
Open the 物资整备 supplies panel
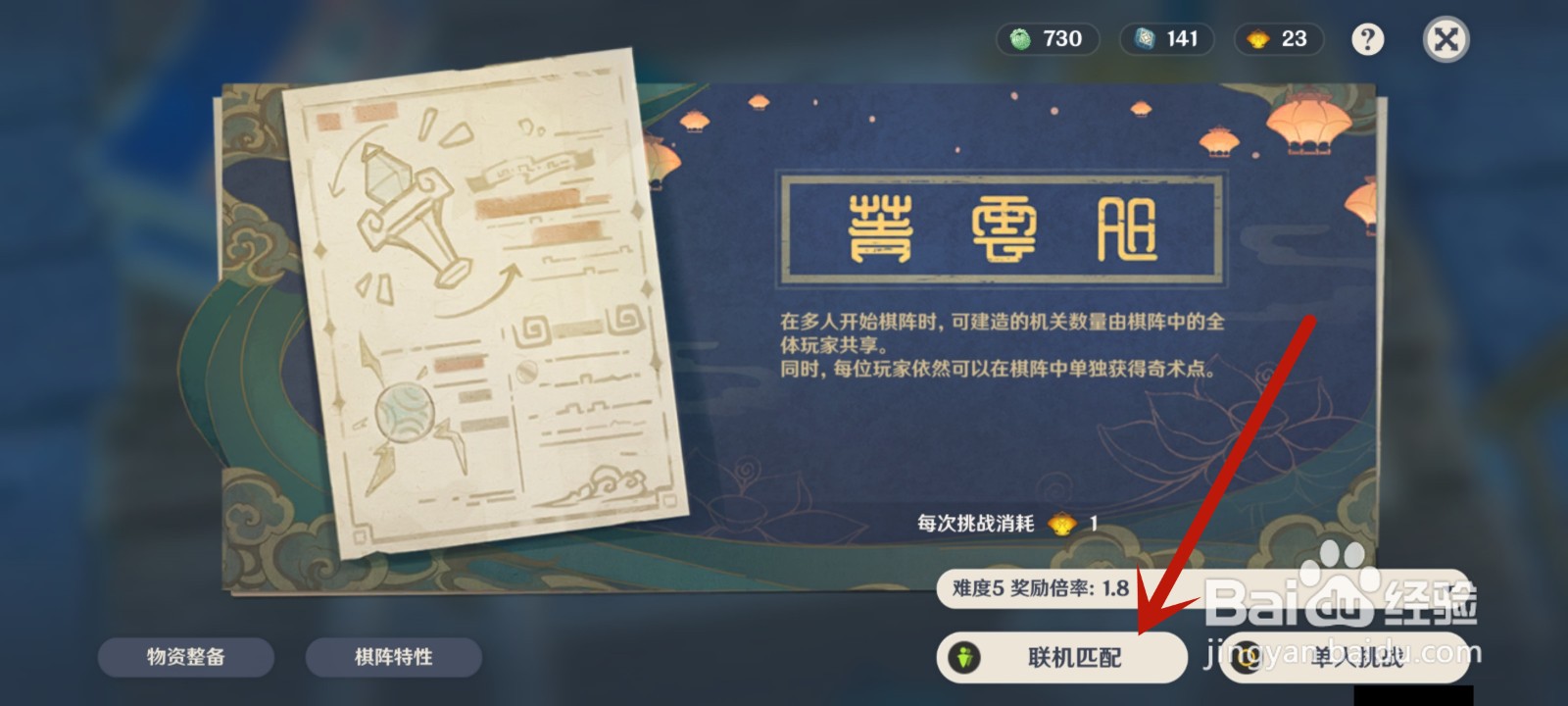185,658
